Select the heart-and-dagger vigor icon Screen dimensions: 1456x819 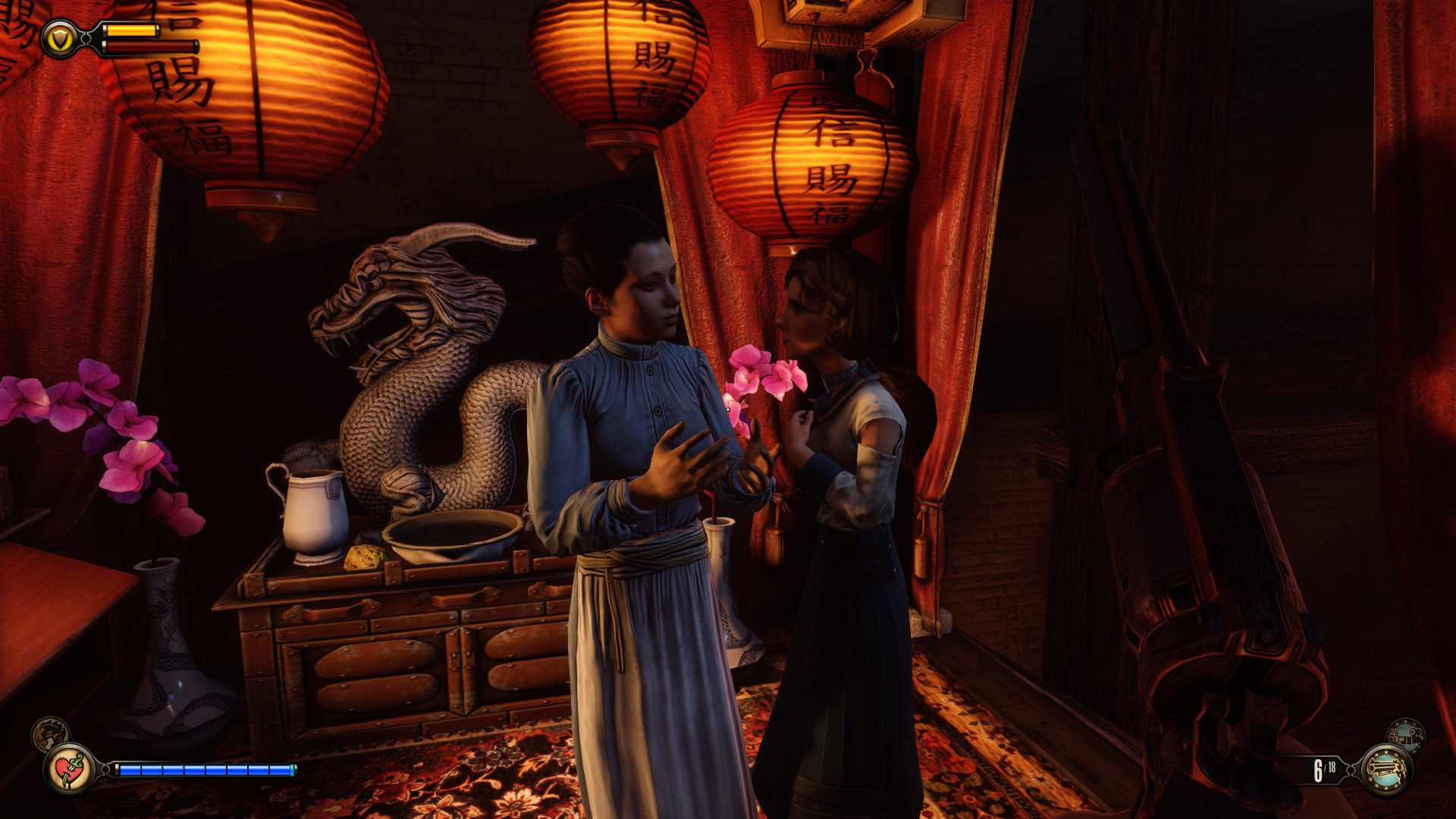70,769
